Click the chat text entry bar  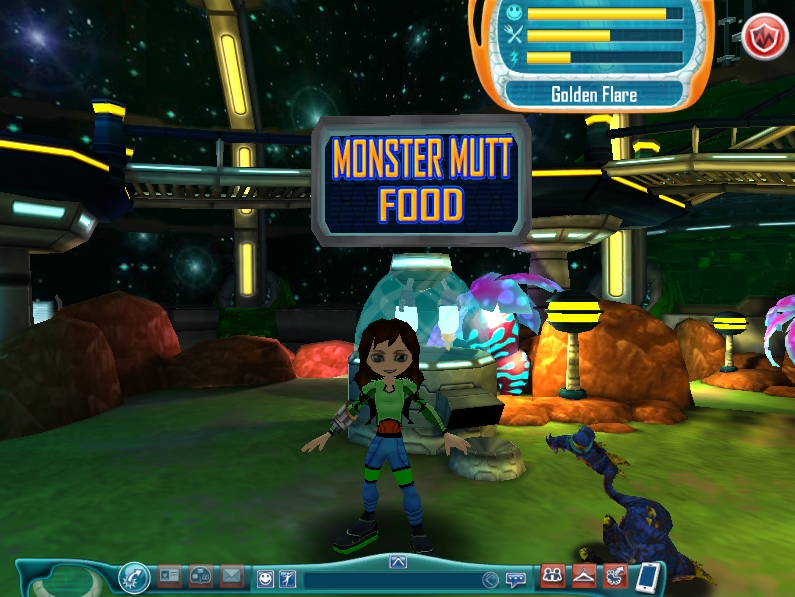click(x=390, y=580)
